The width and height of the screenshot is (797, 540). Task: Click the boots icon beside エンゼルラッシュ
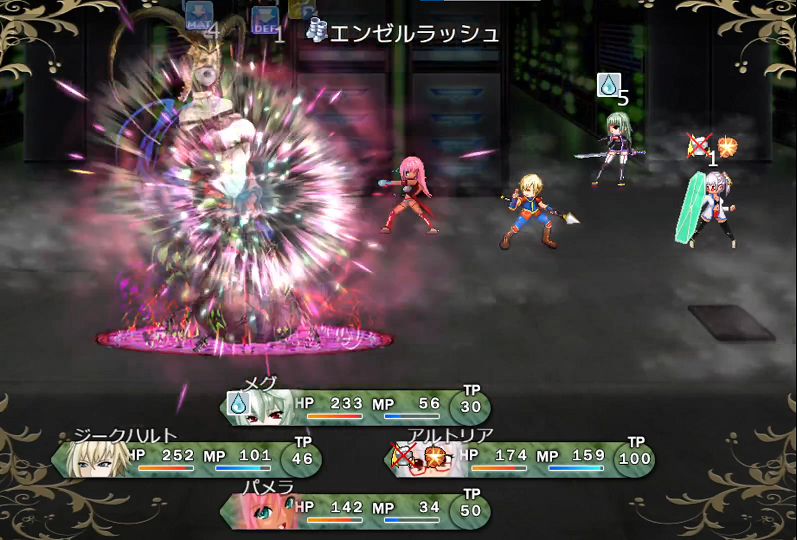(317, 32)
